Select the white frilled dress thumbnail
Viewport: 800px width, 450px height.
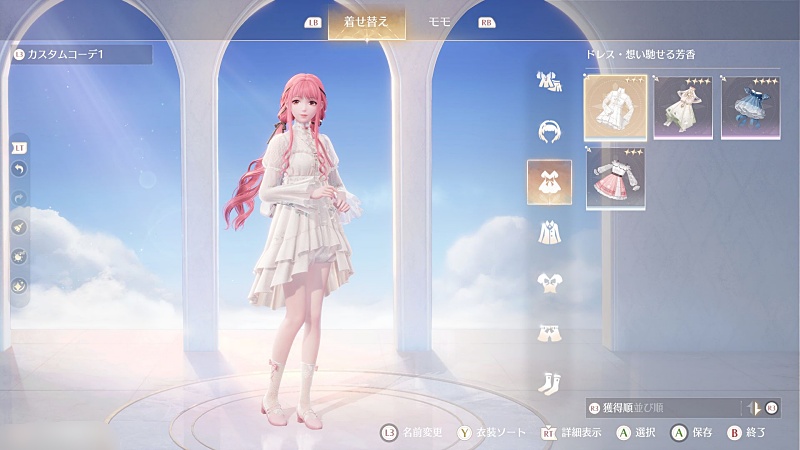615,107
